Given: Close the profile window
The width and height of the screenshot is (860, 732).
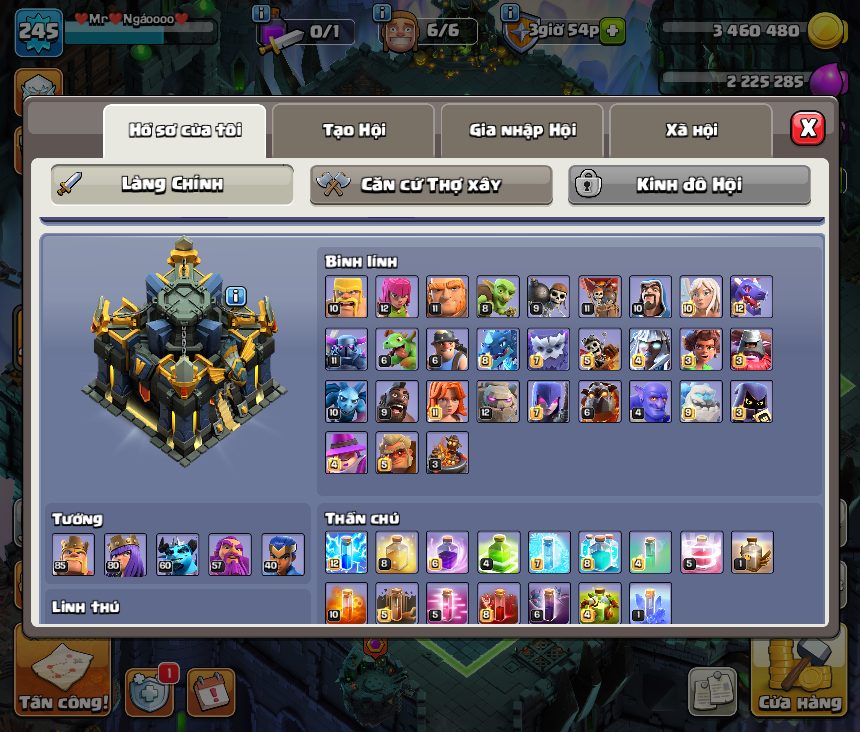Looking at the screenshot, I should point(807,128).
